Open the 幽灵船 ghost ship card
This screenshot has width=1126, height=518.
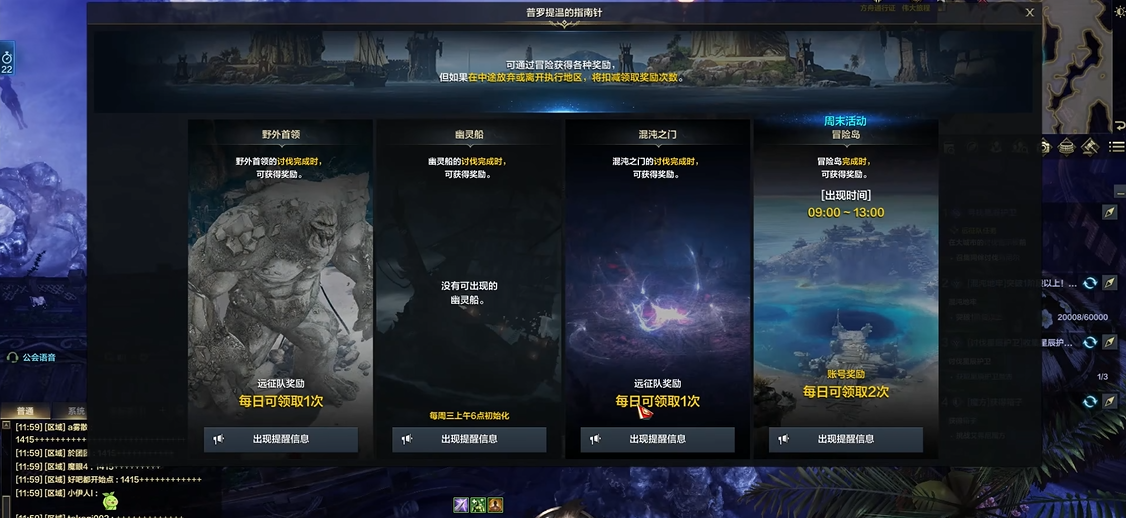[469, 270]
